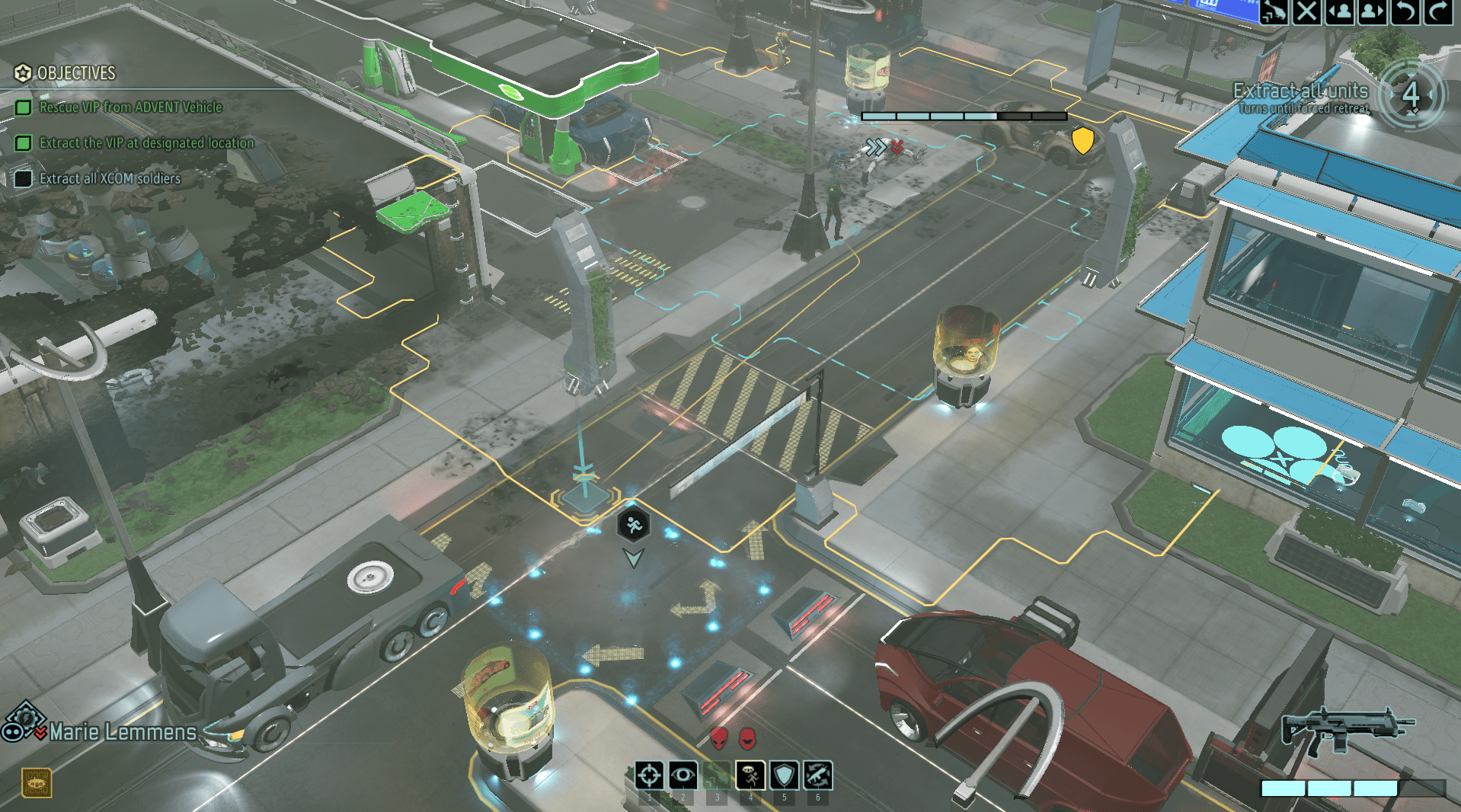Select the left red alien head target

point(719,737)
